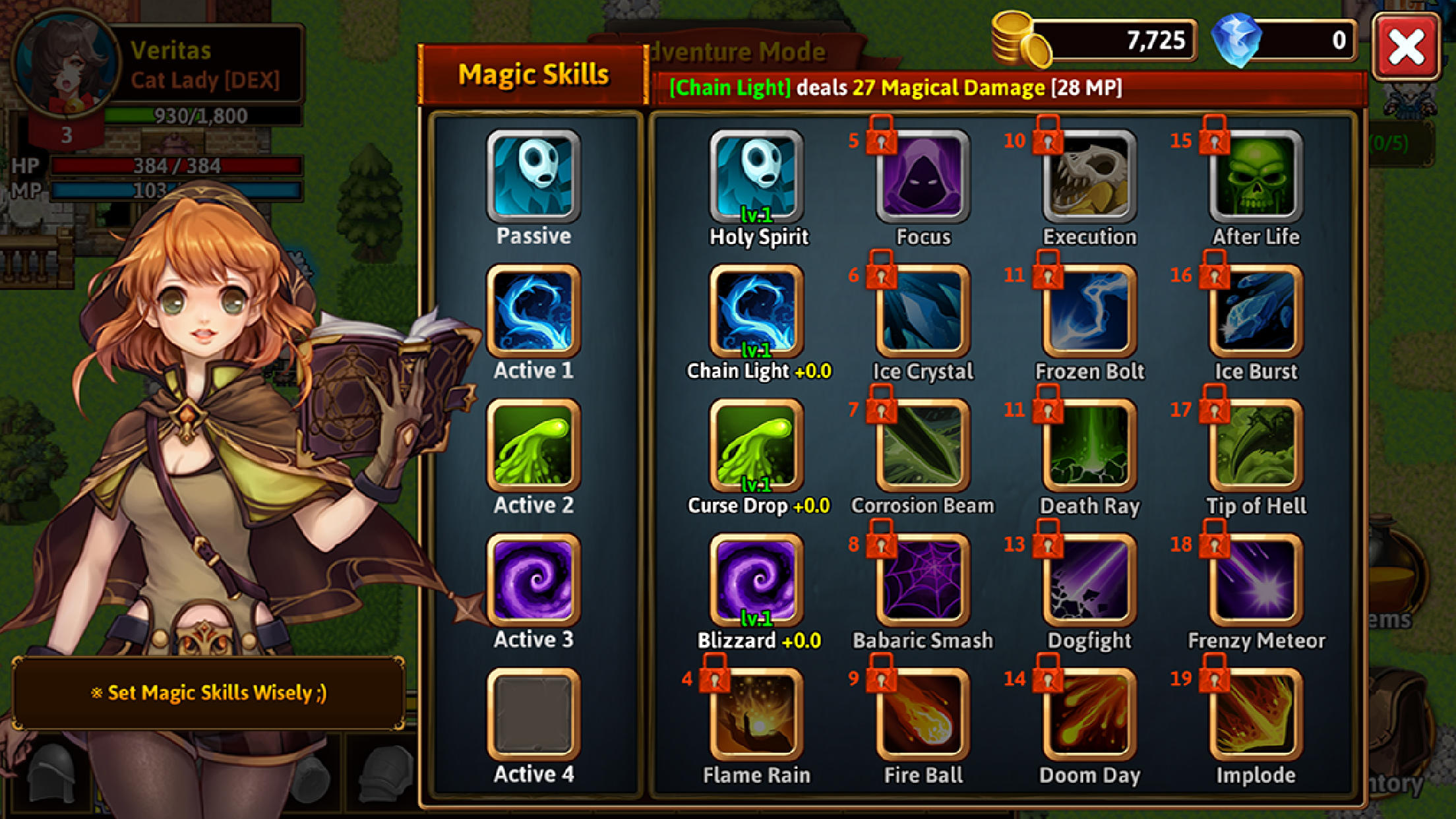Select the Execution skill icon

1088,175
